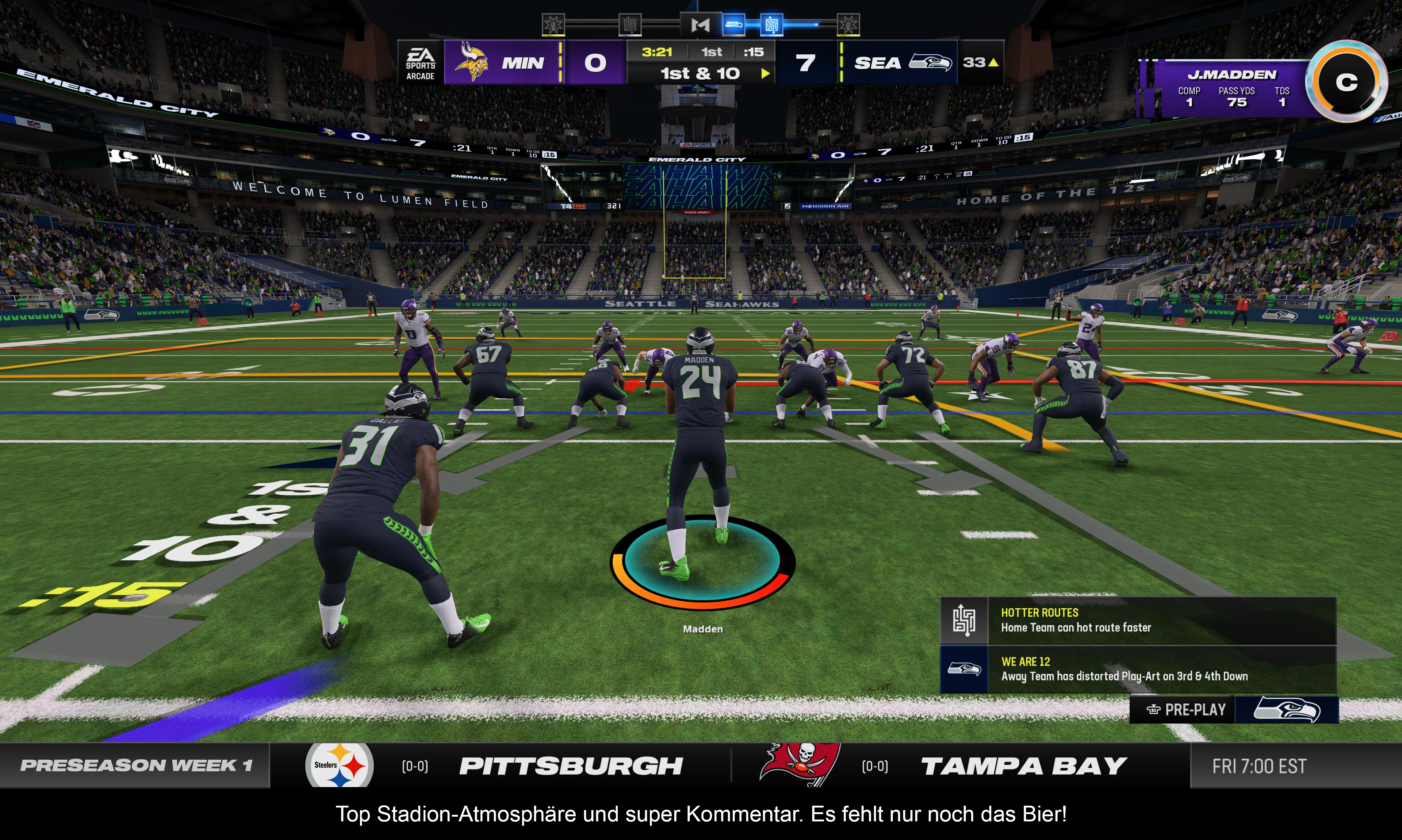Select the Madden quarterback's teal selection ring
Image resolution: width=1402 pixels, height=840 pixels.
[702, 561]
